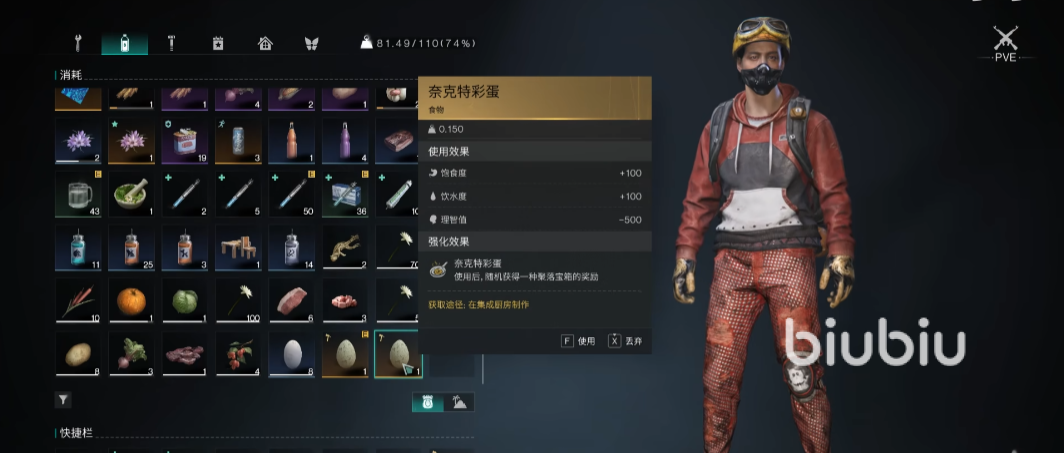Select the potato item slot
Image resolution: width=1064 pixels, height=453 pixels.
78,354
